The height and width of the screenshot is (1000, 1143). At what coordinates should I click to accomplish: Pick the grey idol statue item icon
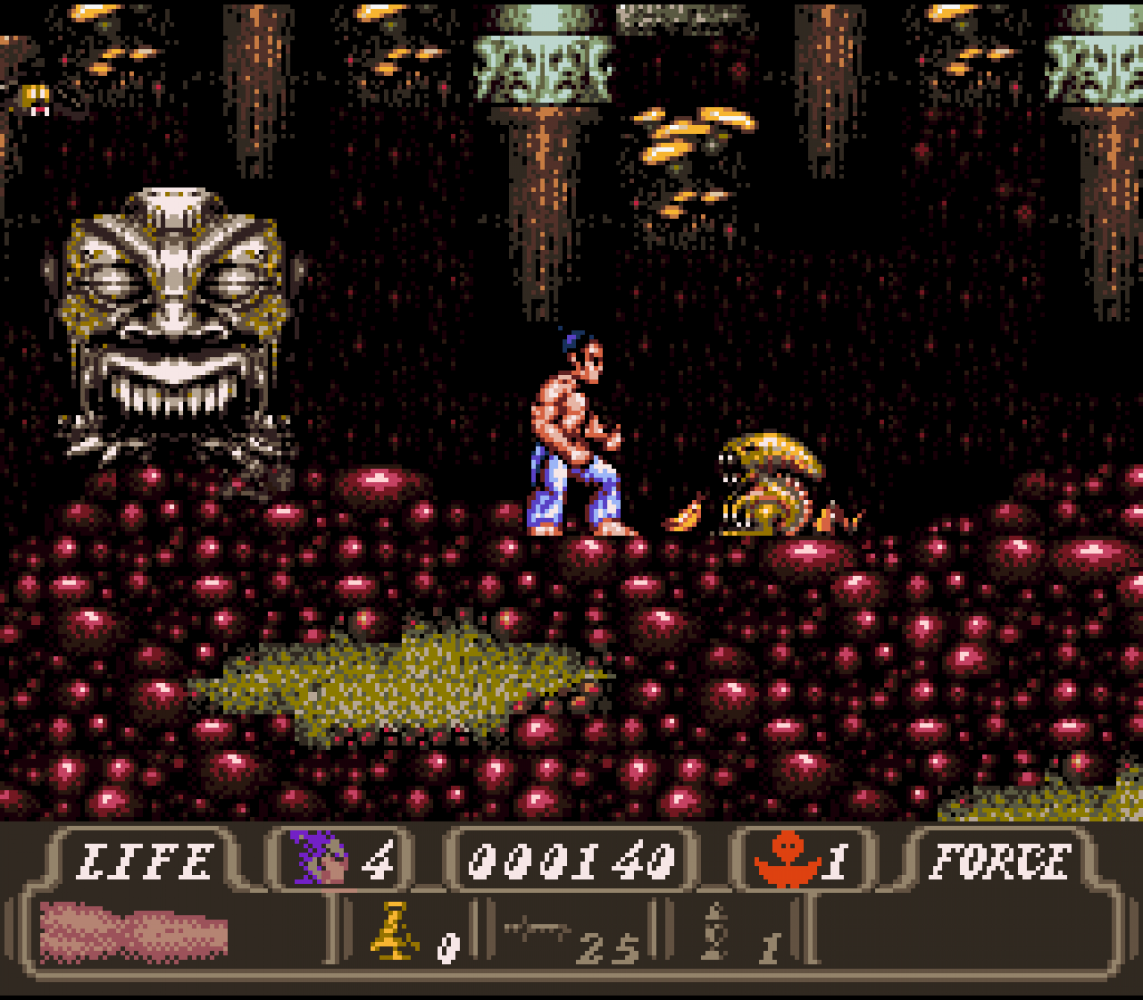[x=715, y=931]
